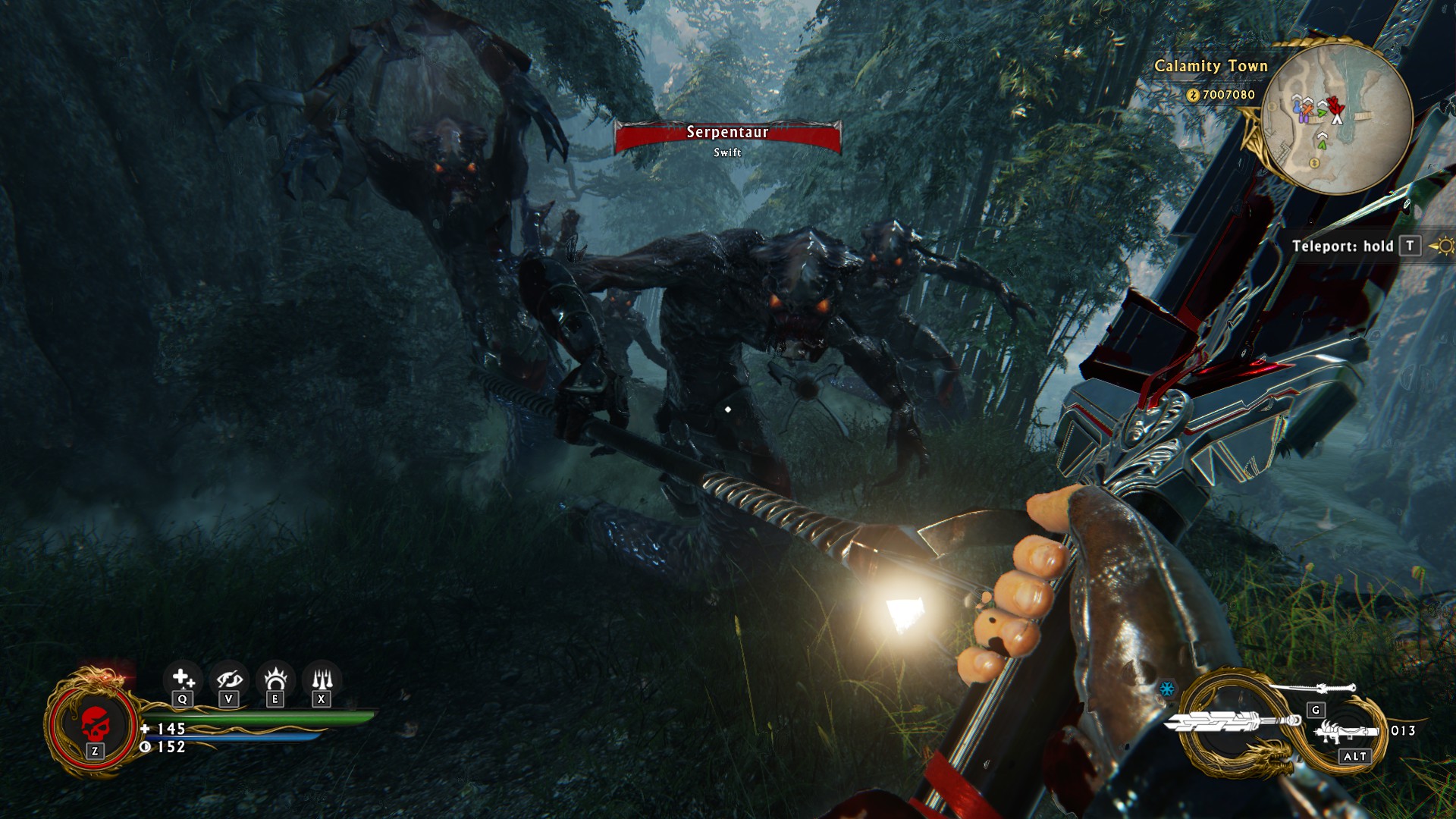Click the red skull fury emblem

94,722
